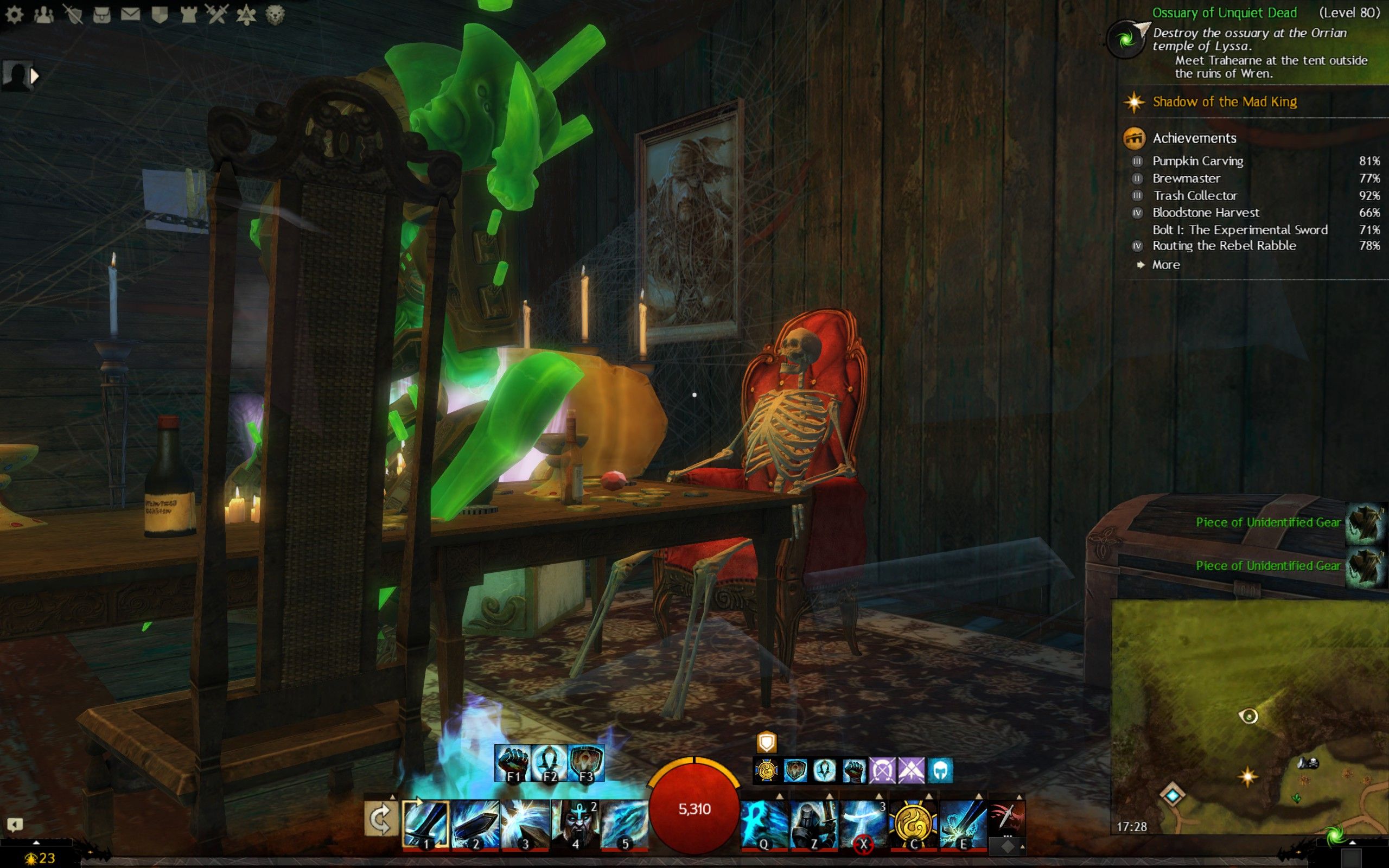Open the castle tower World vs World icon

[189, 15]
